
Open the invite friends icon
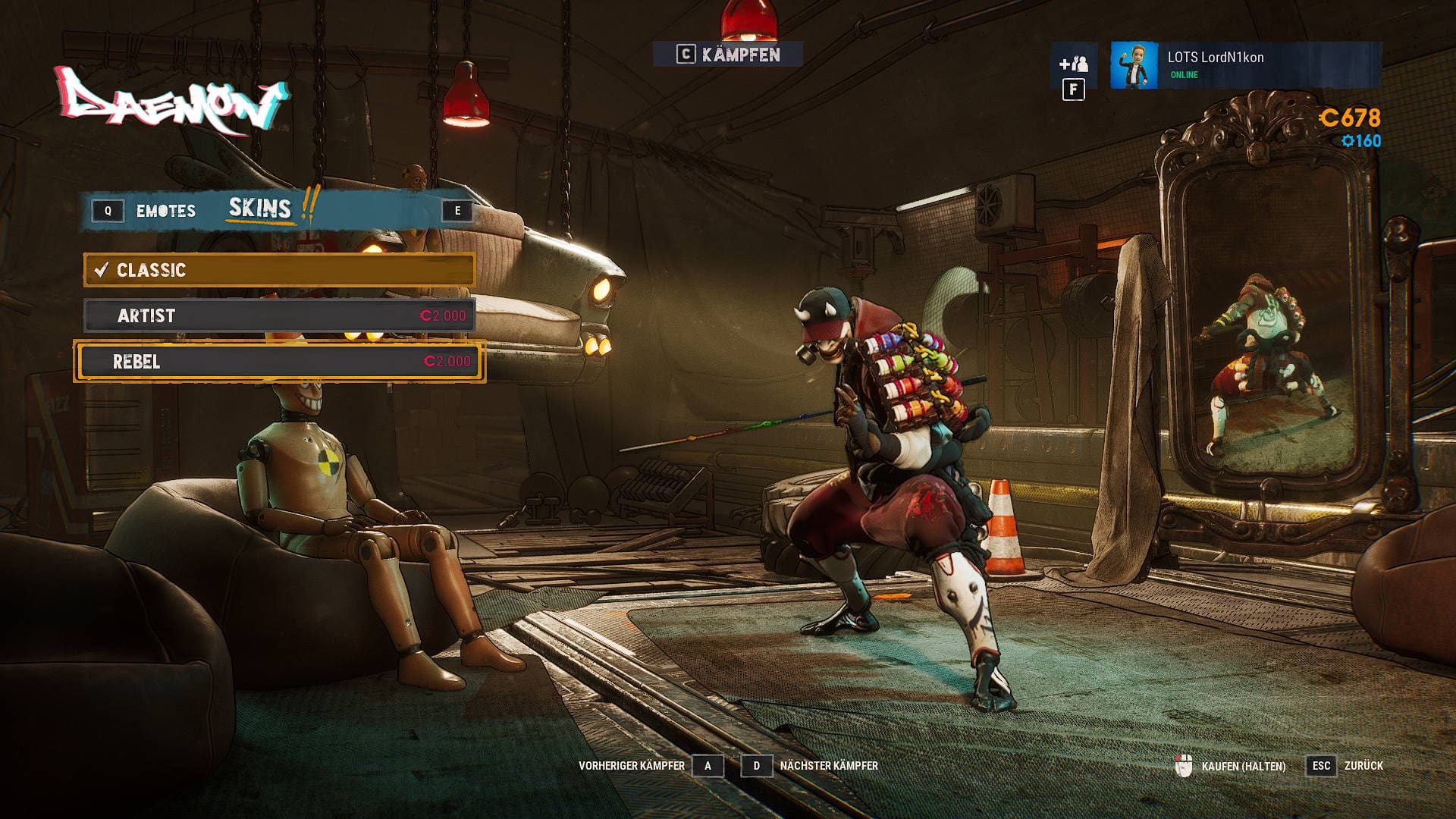click(1073, 64)
